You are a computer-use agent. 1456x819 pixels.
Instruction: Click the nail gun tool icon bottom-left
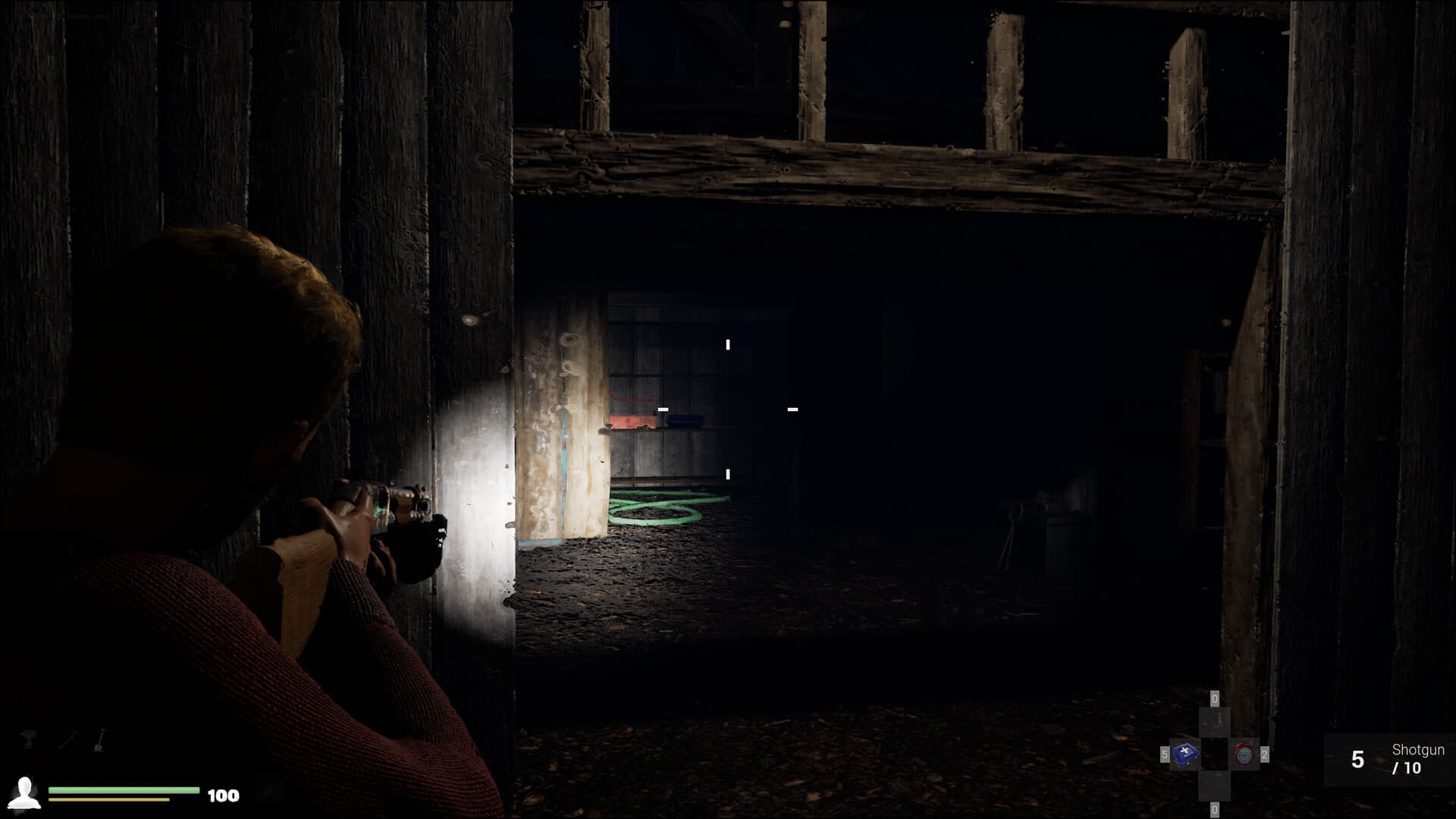27,739
